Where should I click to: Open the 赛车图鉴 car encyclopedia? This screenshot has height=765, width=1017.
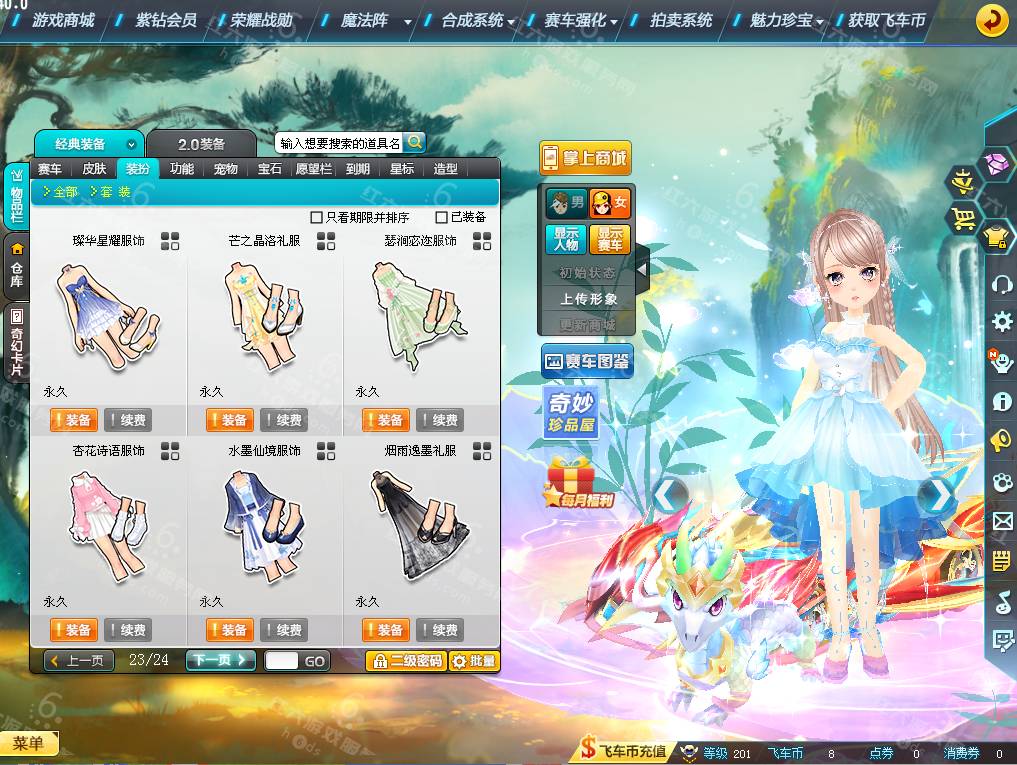586,362
